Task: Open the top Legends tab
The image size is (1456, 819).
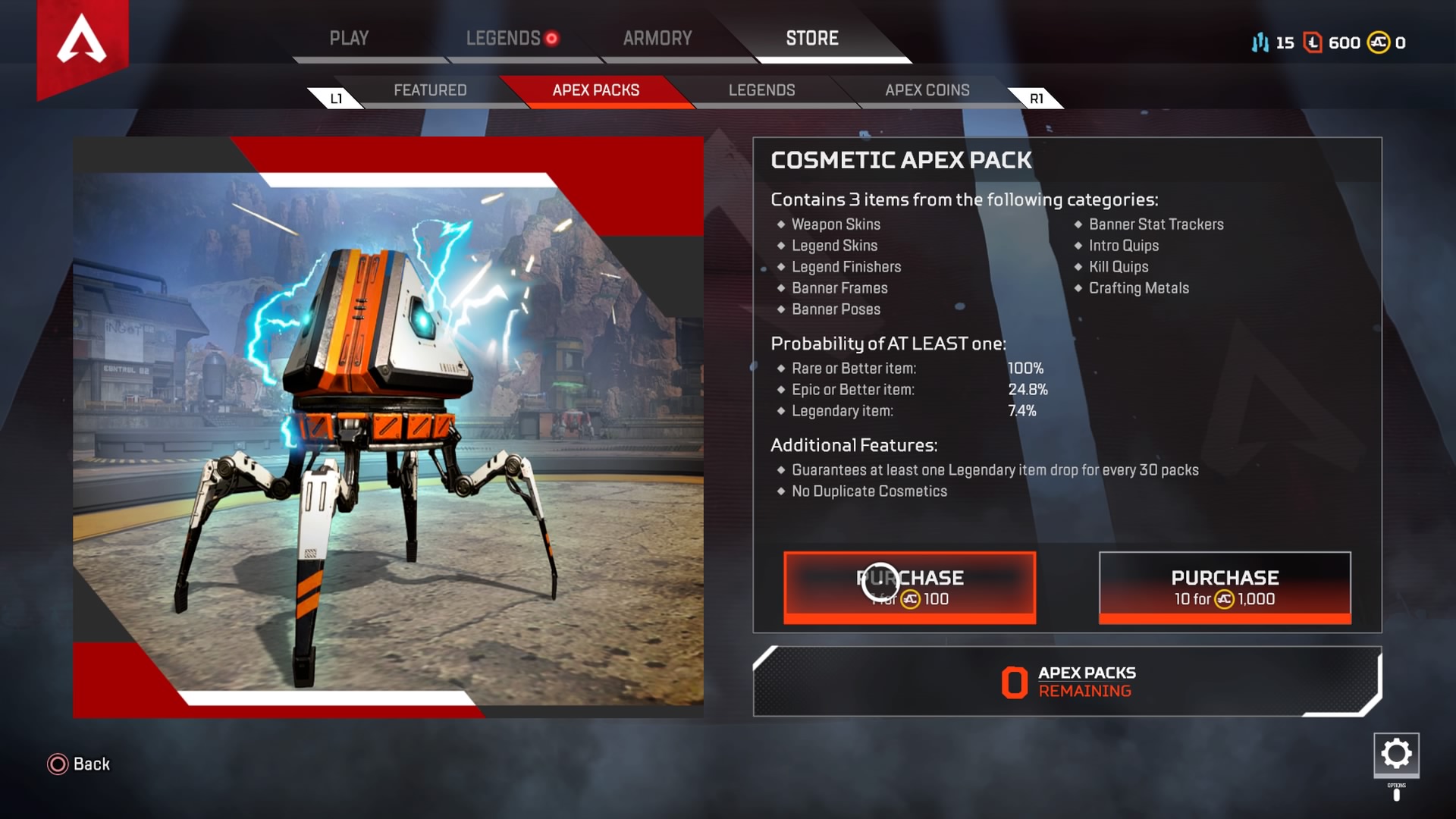Action: pyautogui.click(x=504, y=38)
